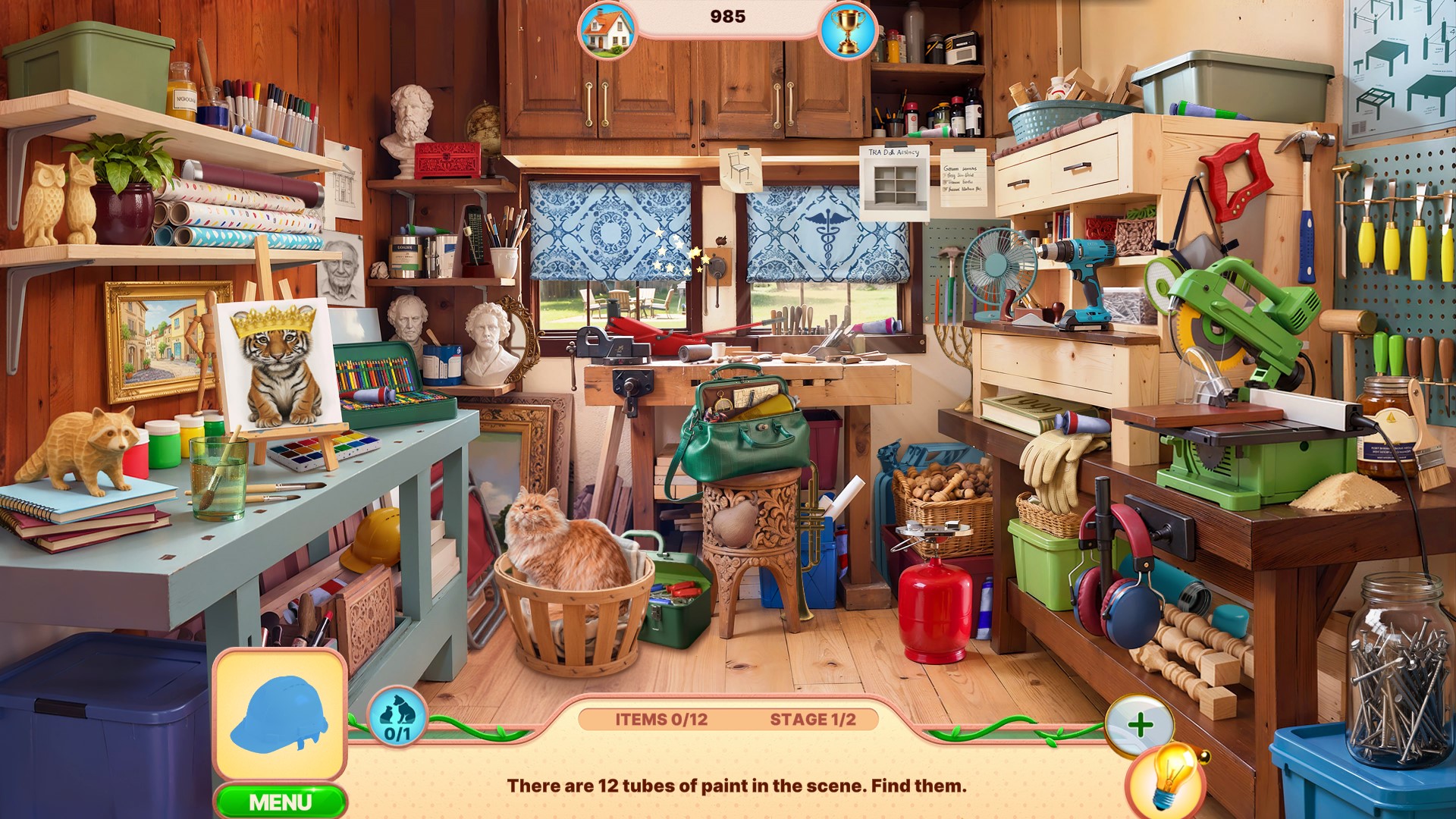
Task: Click the cat collectibles counter badge
Action: point(397,717)
